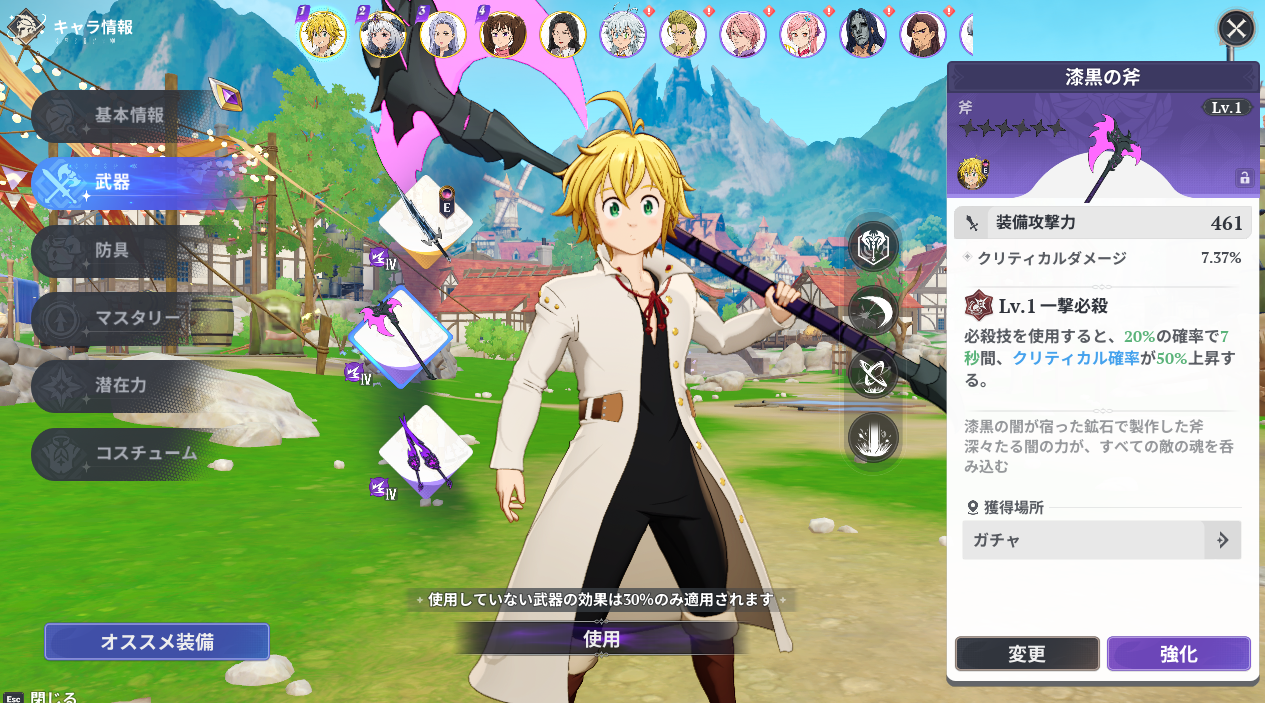Select the purple dual blades weapon slot
The height and width of the screenshot is (703, 1265).
[x=425, y=452]
